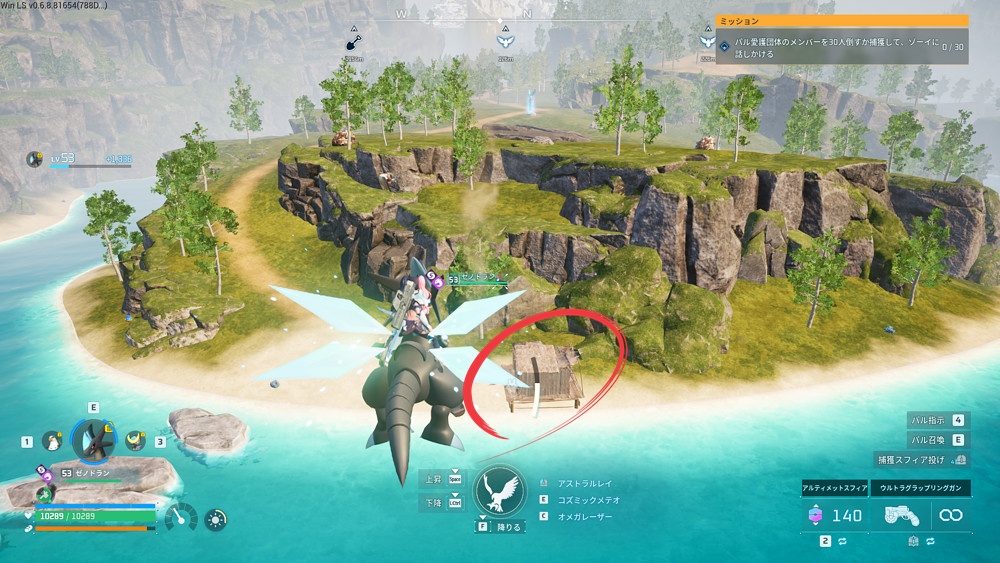Click the Lv53 teammate icon
The image size is (1000, 563).
pos(35,159)
